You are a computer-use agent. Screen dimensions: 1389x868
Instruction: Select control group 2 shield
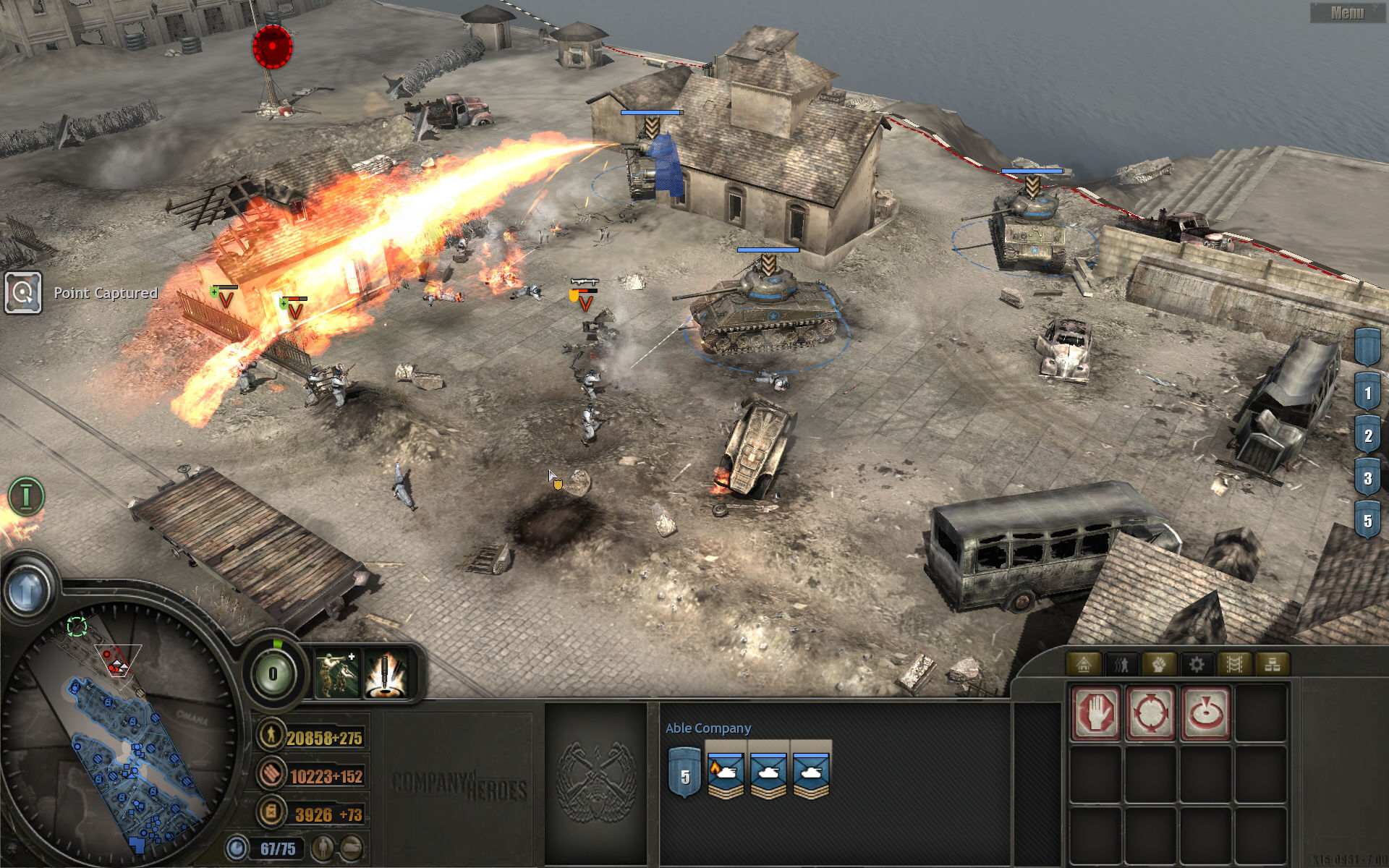[1367, 436]
